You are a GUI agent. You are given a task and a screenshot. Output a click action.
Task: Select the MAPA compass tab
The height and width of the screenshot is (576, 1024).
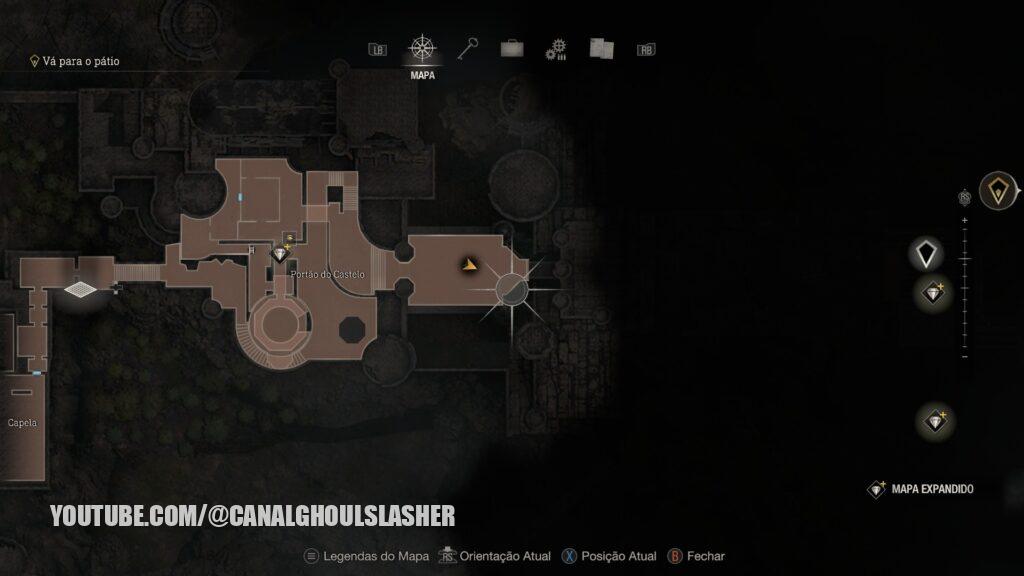(x=422, y=49)
